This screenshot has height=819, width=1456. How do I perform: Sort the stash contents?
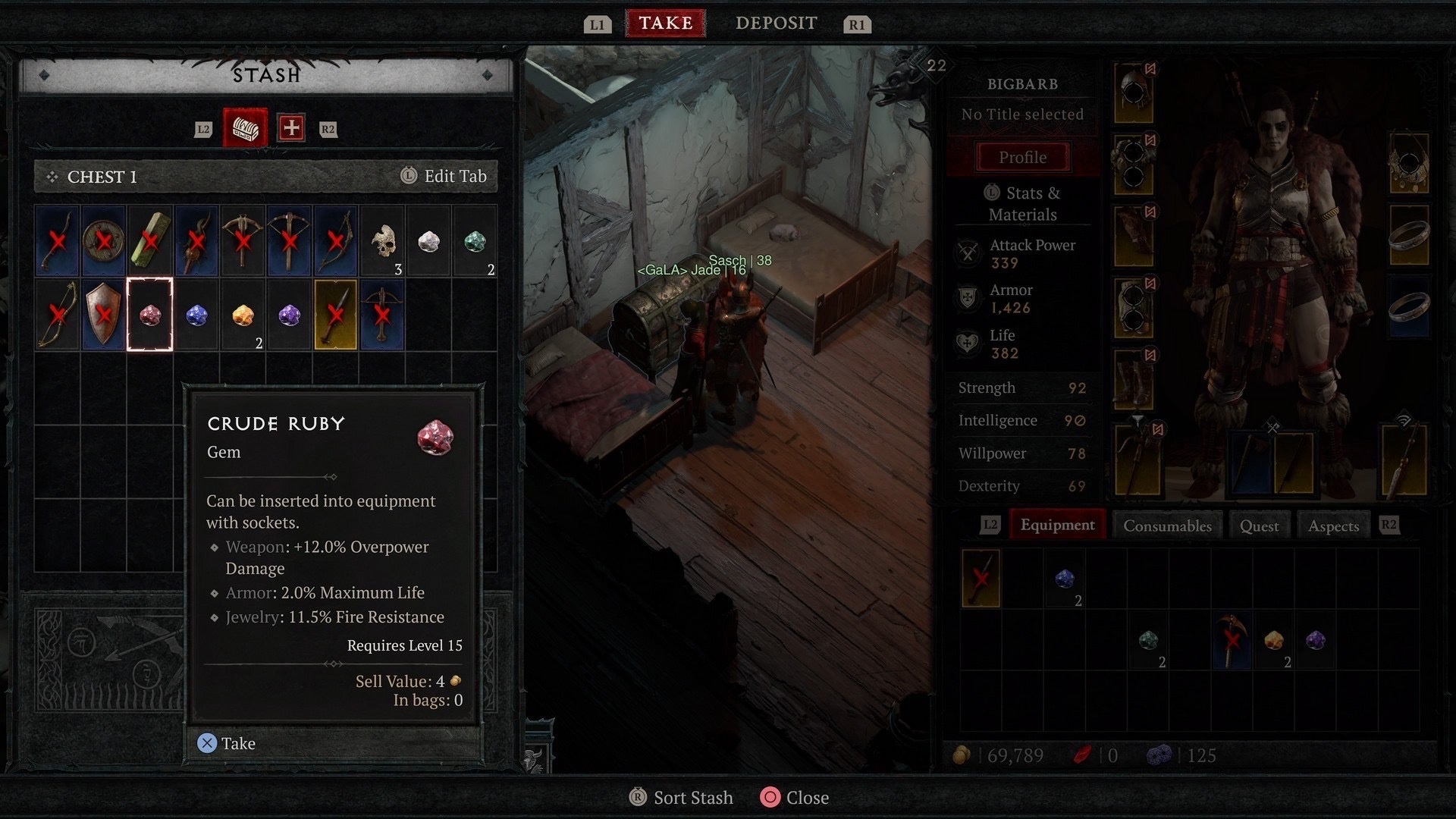click(x=682, y=798)
